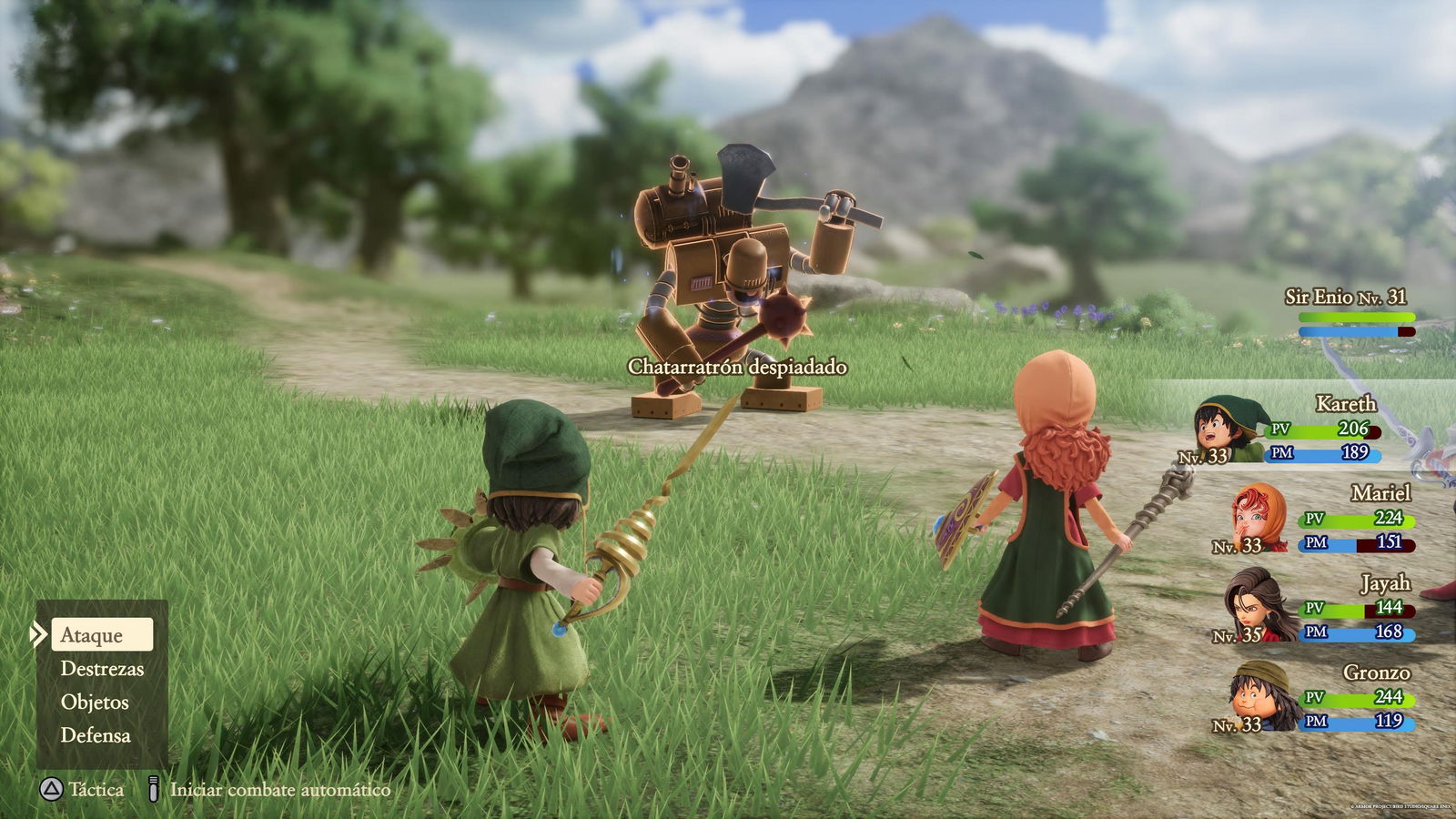Select Mariel's character portrait
The image size is (1456, 819).
[1252, 521]
